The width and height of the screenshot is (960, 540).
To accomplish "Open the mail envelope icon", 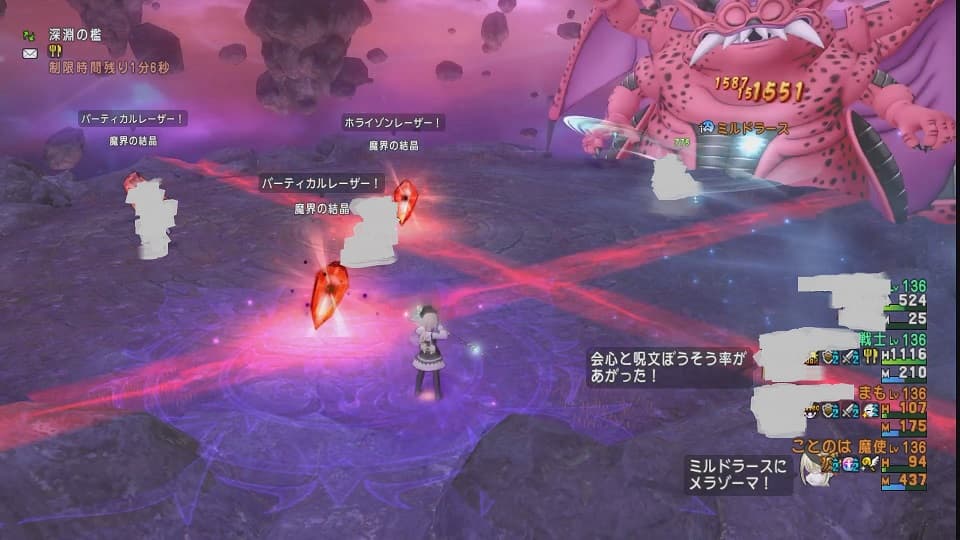I will point(29,51).
